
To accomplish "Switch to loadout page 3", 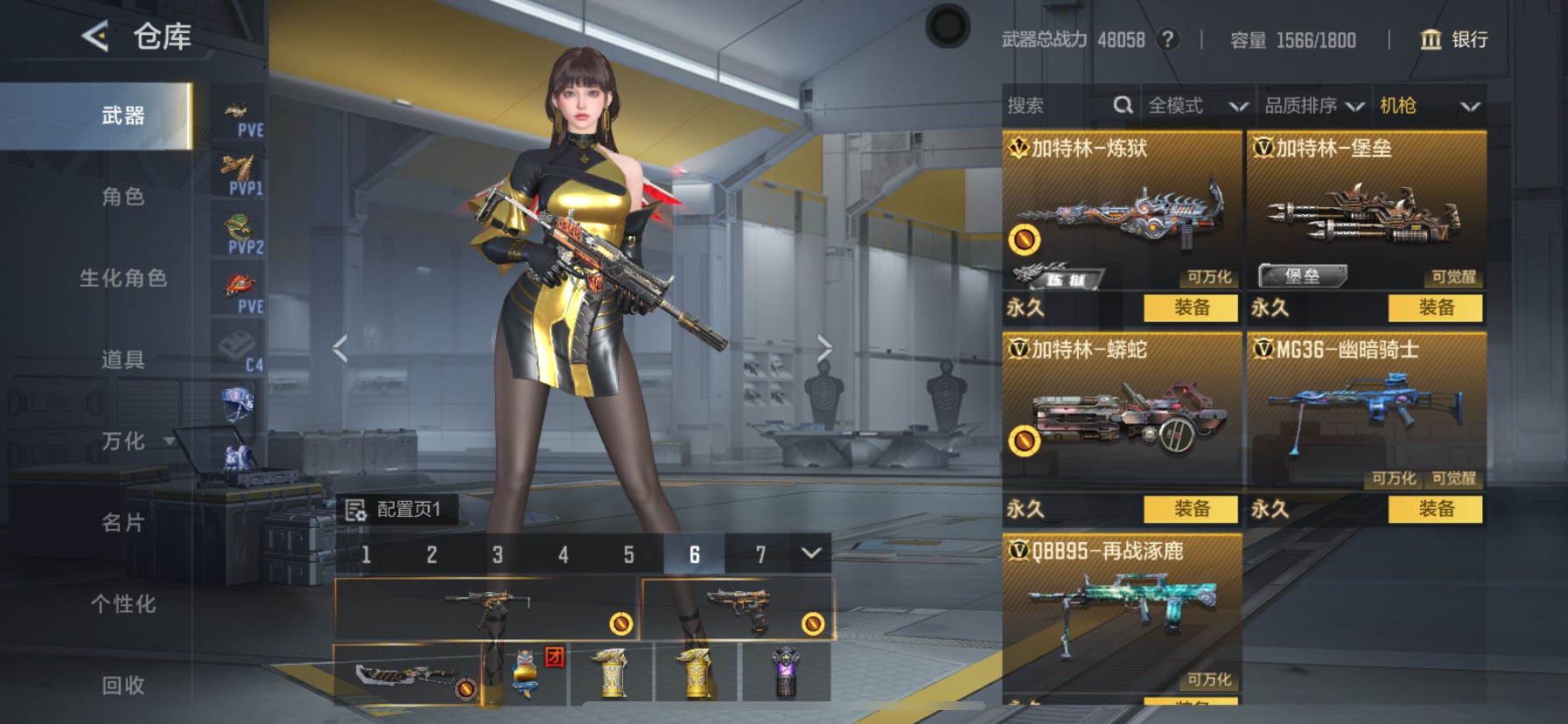I will click(x=497, y=554).
